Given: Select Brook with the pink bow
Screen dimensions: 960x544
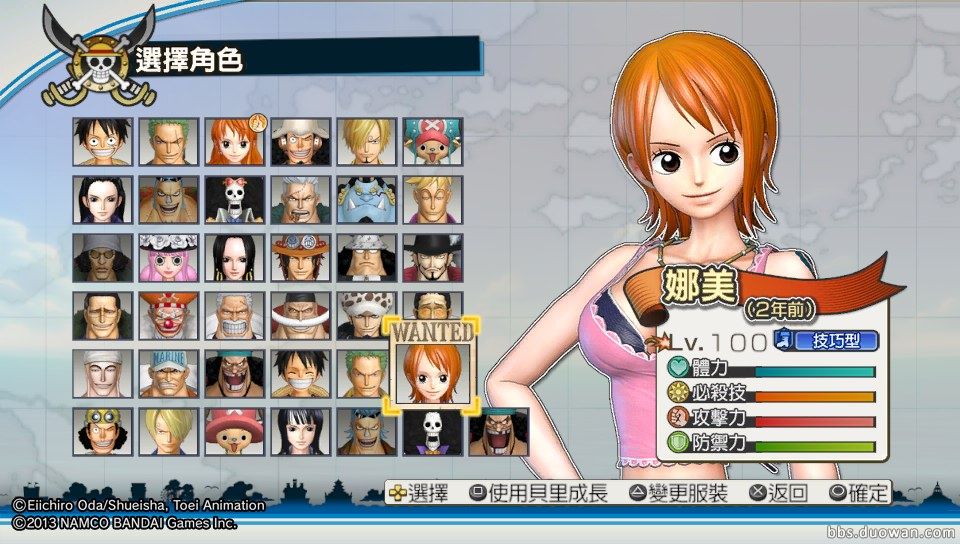Looking at the screenshot, I should pos(234,200).
